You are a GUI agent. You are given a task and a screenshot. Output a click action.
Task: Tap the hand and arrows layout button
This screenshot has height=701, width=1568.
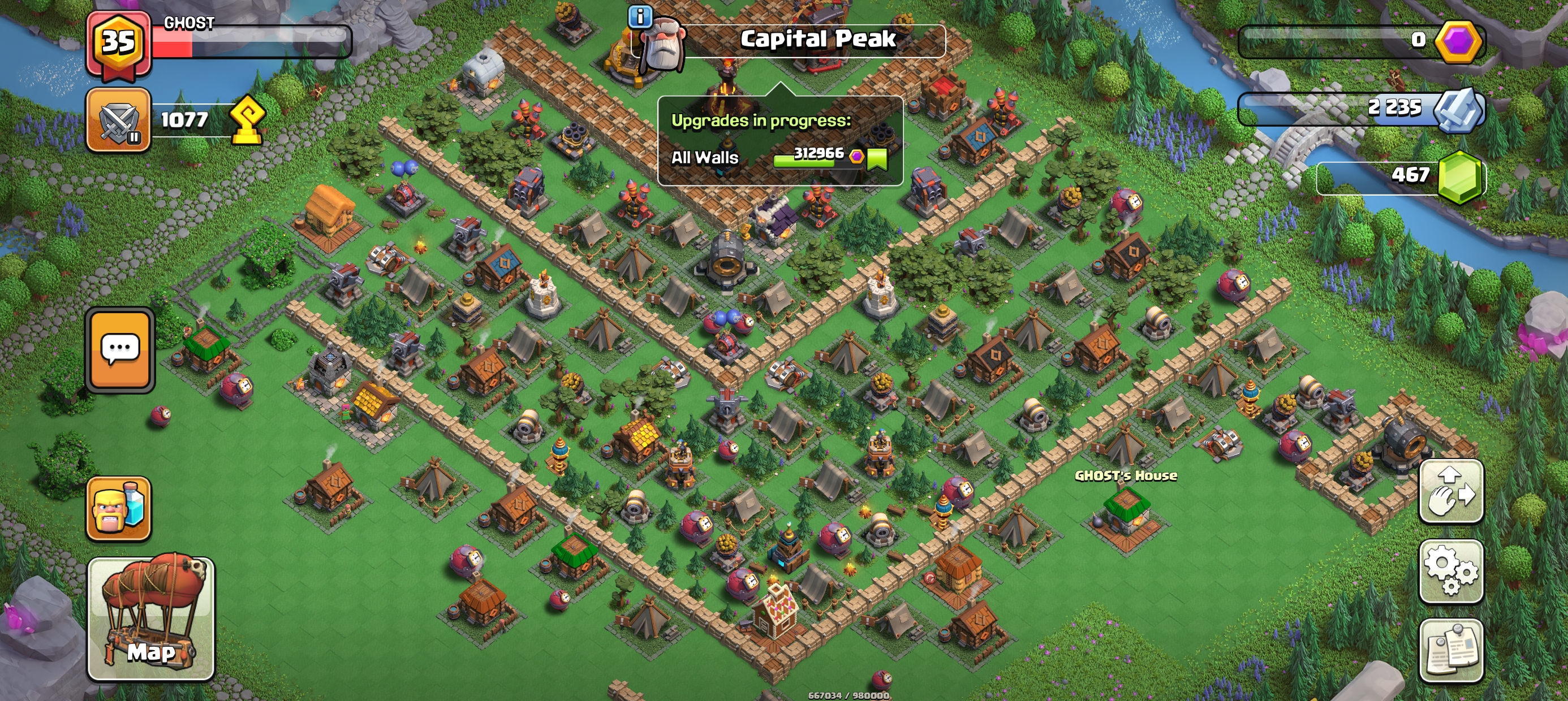1451,491
